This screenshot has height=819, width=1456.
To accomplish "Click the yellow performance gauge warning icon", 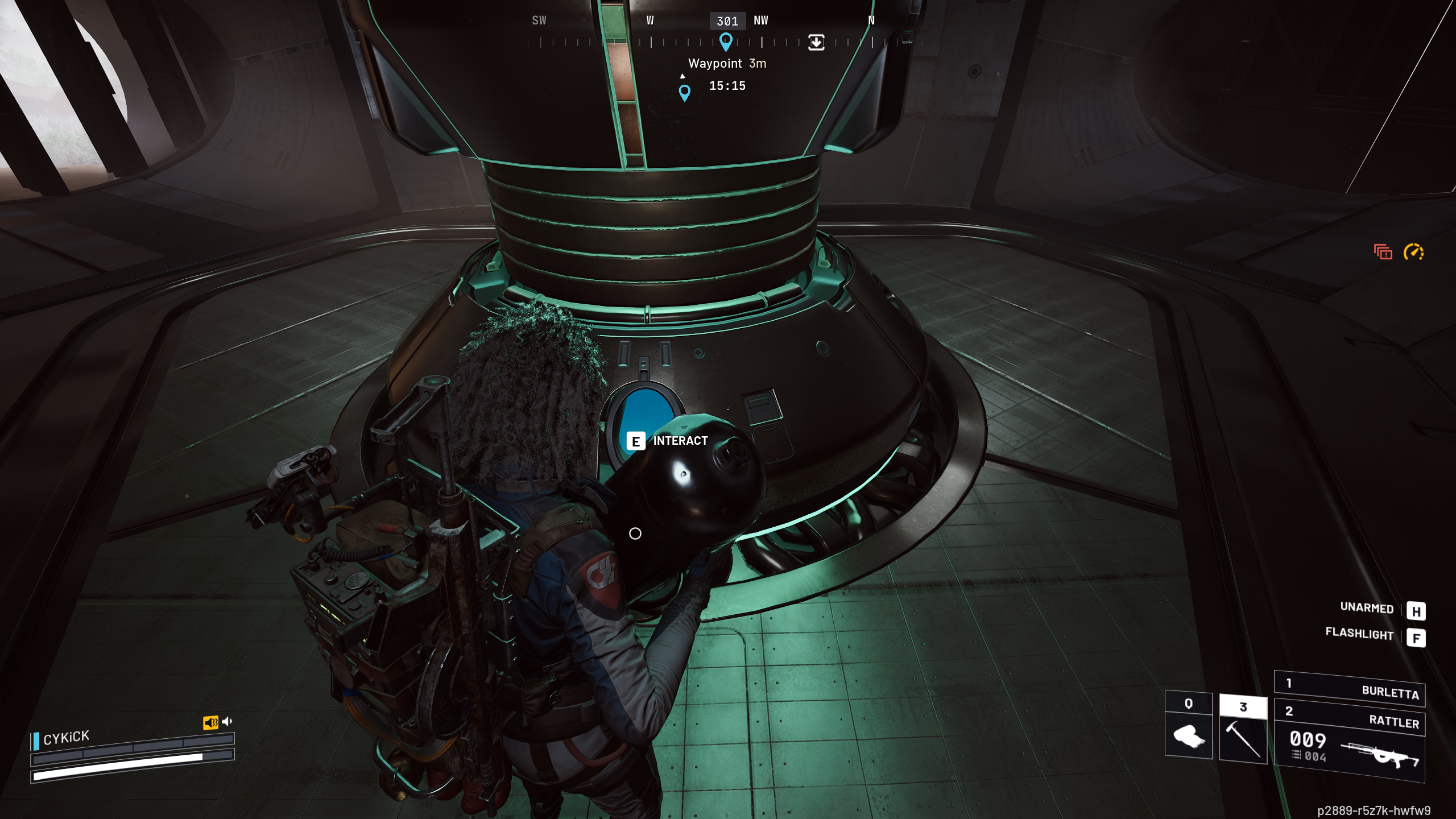I will [1413, 251].
